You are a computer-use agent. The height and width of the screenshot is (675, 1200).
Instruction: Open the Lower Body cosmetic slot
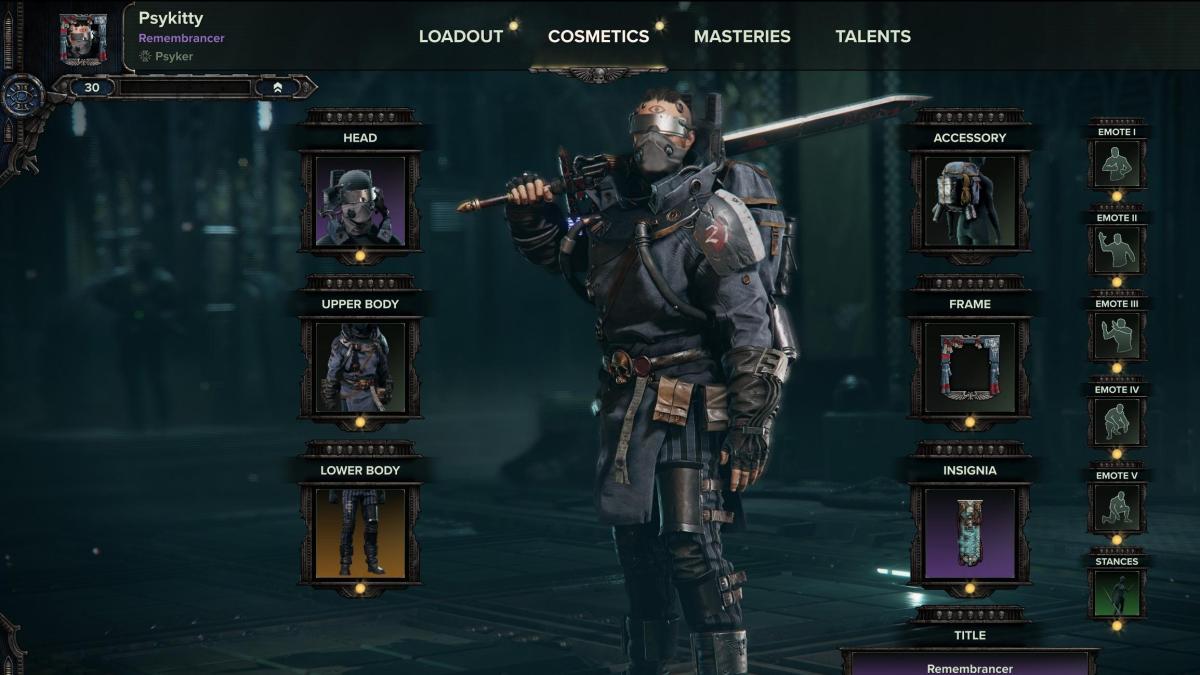[x=360, y=532]
